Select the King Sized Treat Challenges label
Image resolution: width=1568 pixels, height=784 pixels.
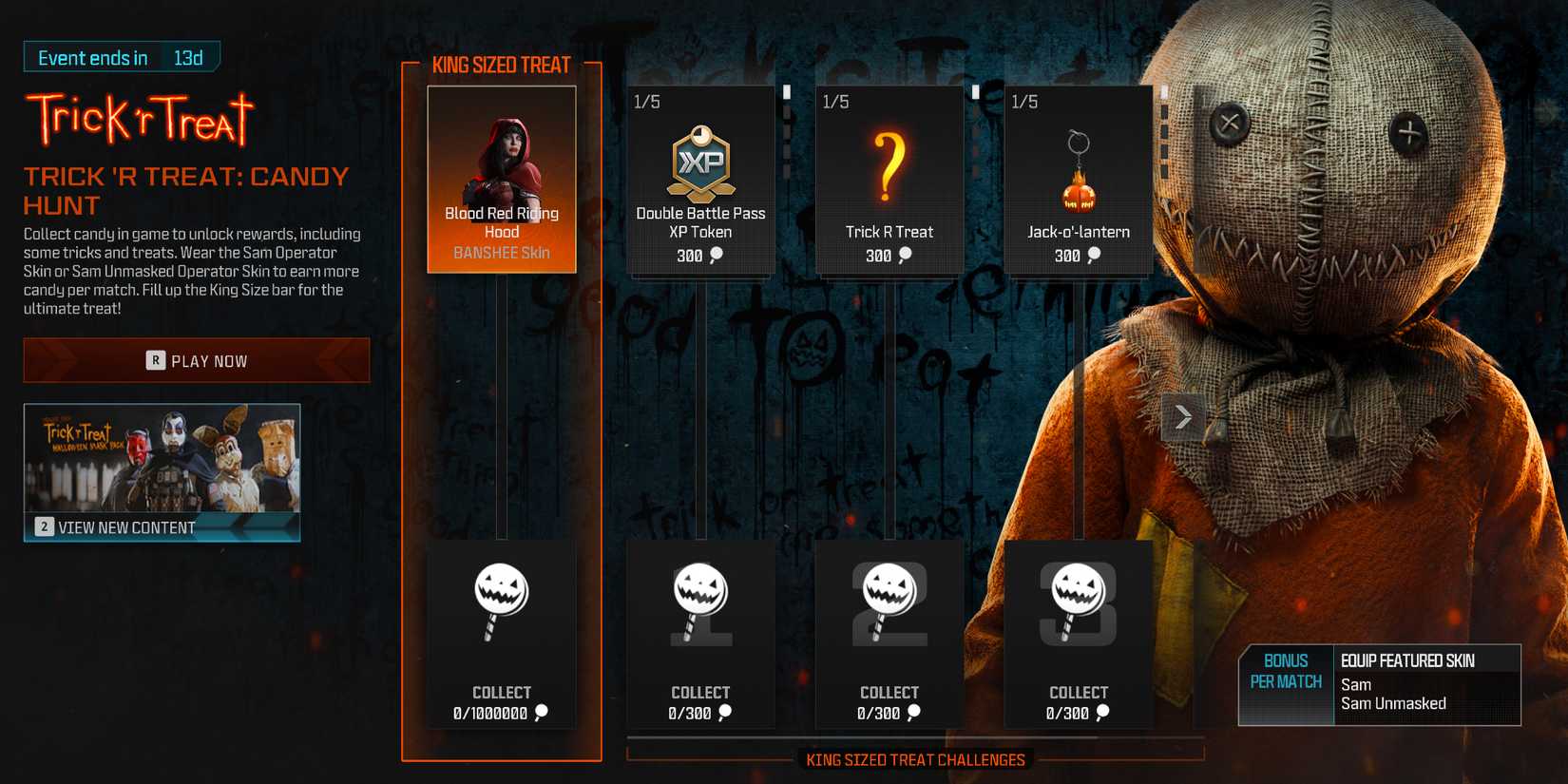click(x=915, y=759)
